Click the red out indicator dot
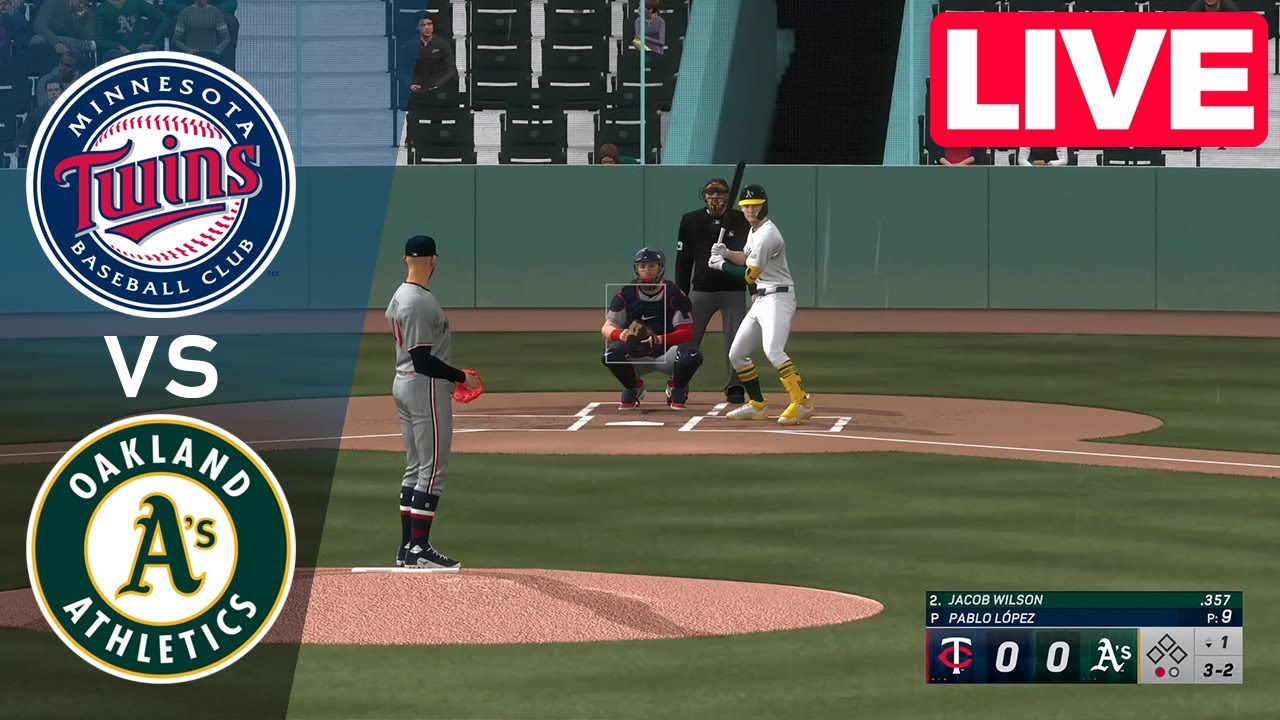1280x720 pixels. [1159, 674]
